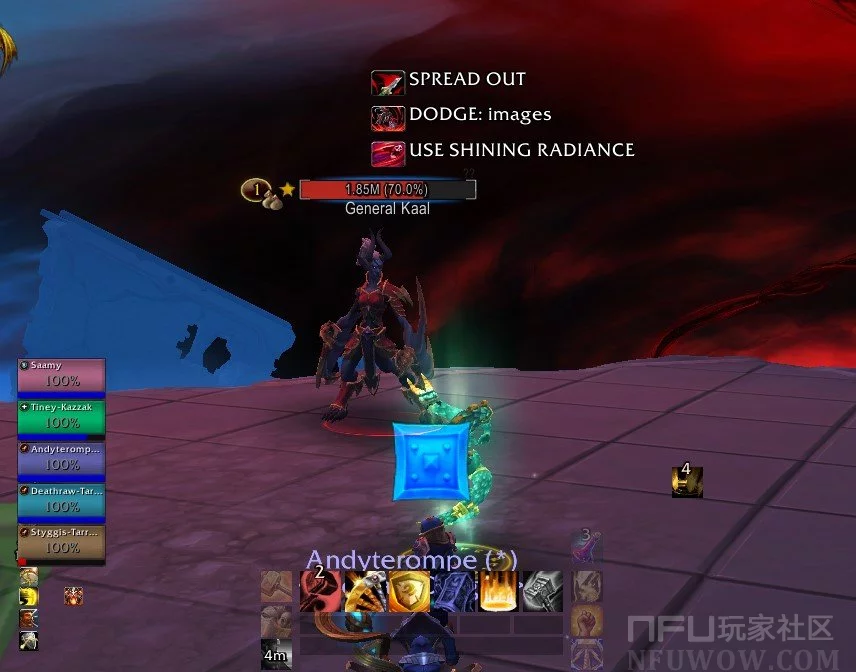Click the Styggis party frame
Viewport: 856px width, 672px height.
coord(61,541)
